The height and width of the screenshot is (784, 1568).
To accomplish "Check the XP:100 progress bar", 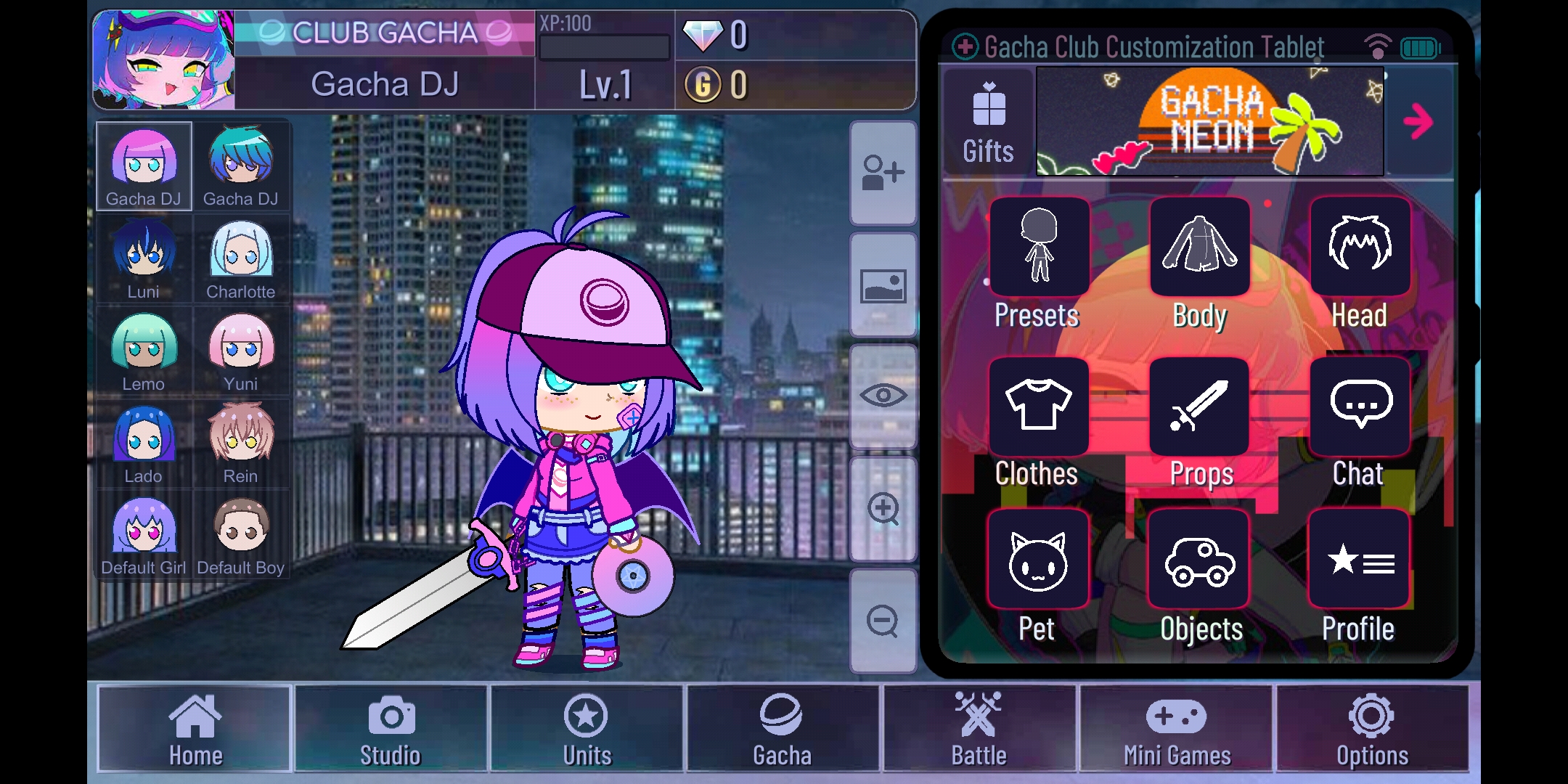I will click(x=604, y=46).
